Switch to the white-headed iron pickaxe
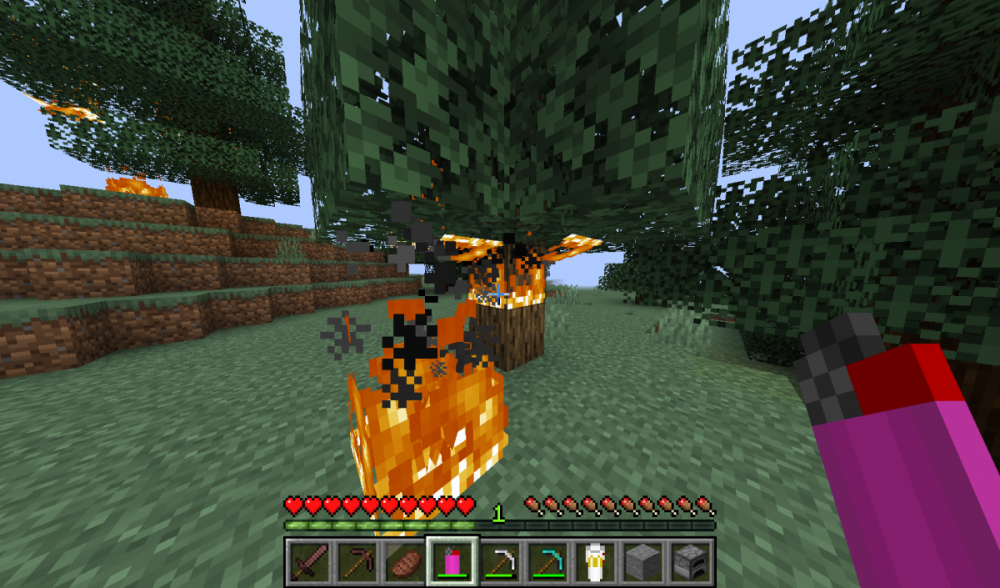 (x=499, y=561)
